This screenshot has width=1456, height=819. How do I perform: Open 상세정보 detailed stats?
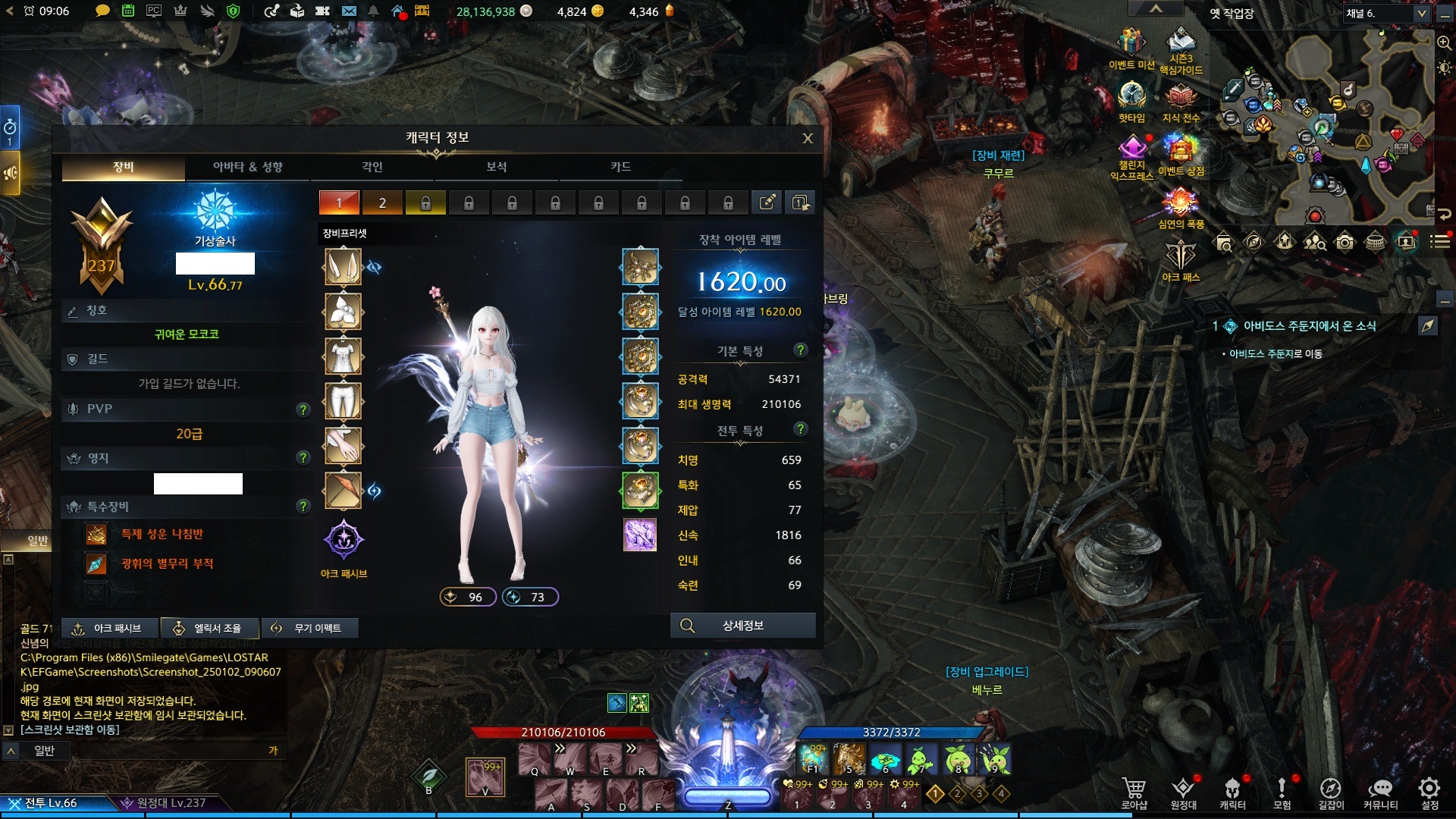(742, 626)
